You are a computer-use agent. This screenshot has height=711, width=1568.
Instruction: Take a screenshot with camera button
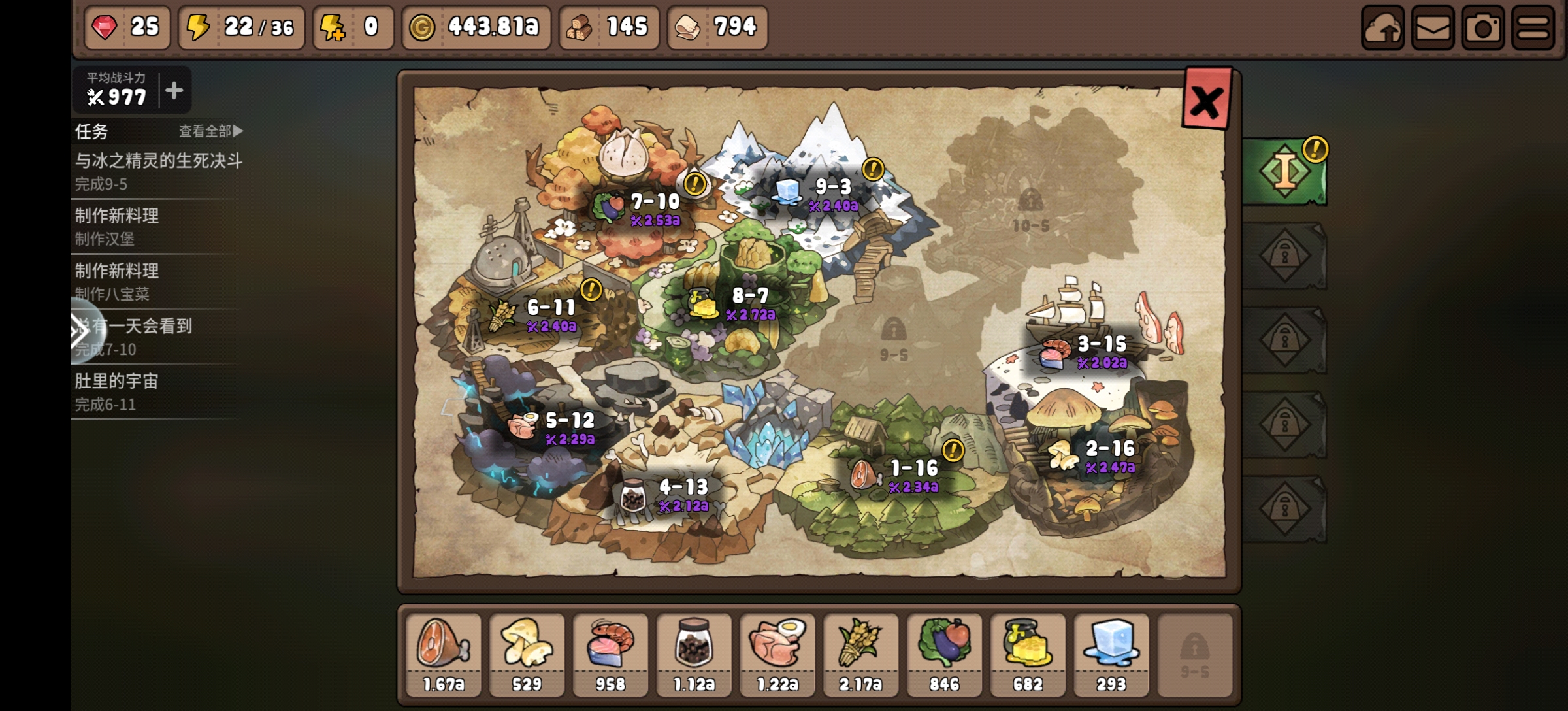click(x=1482, y=28)
